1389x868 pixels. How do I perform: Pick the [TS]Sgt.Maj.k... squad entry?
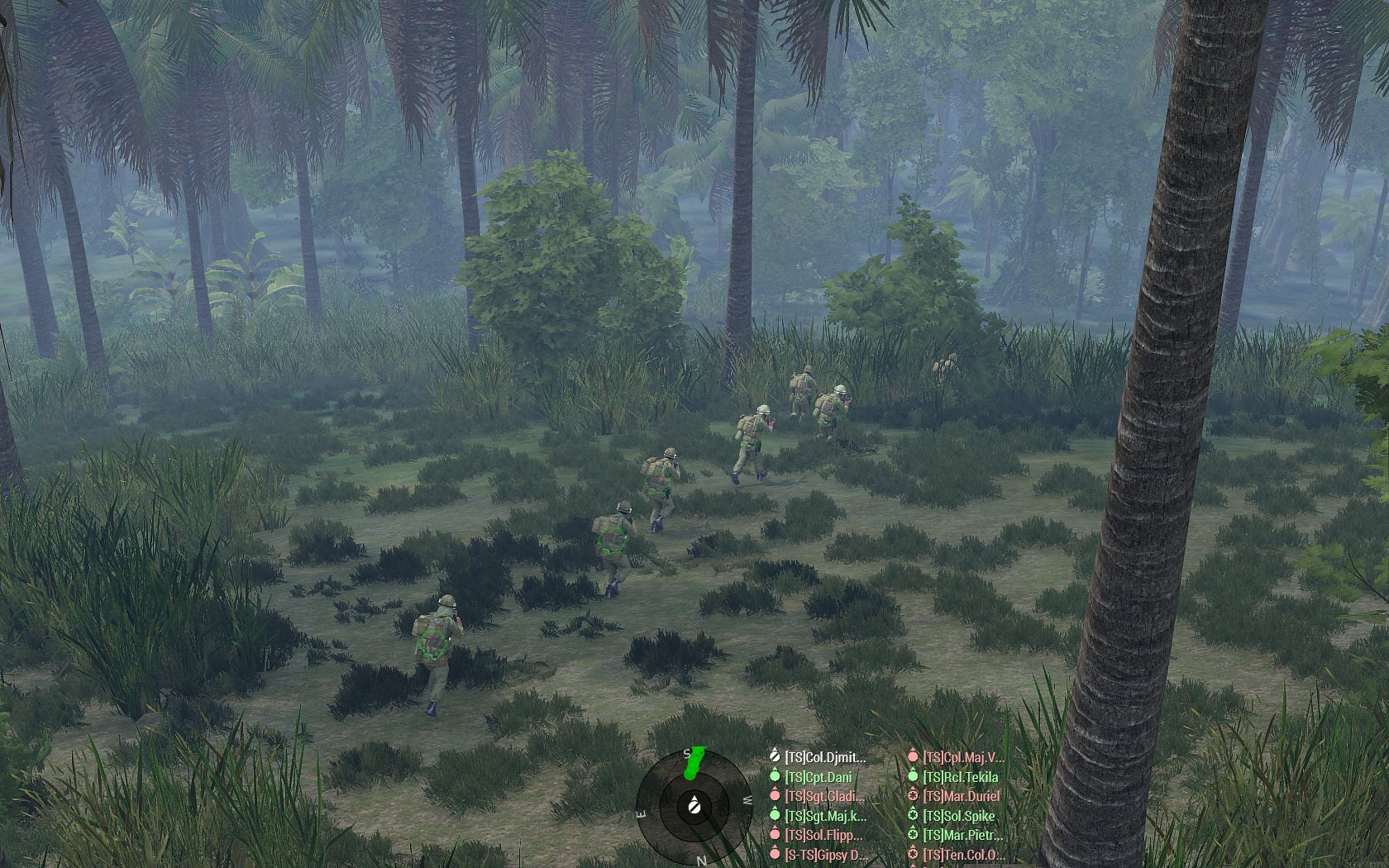[824, 816]
